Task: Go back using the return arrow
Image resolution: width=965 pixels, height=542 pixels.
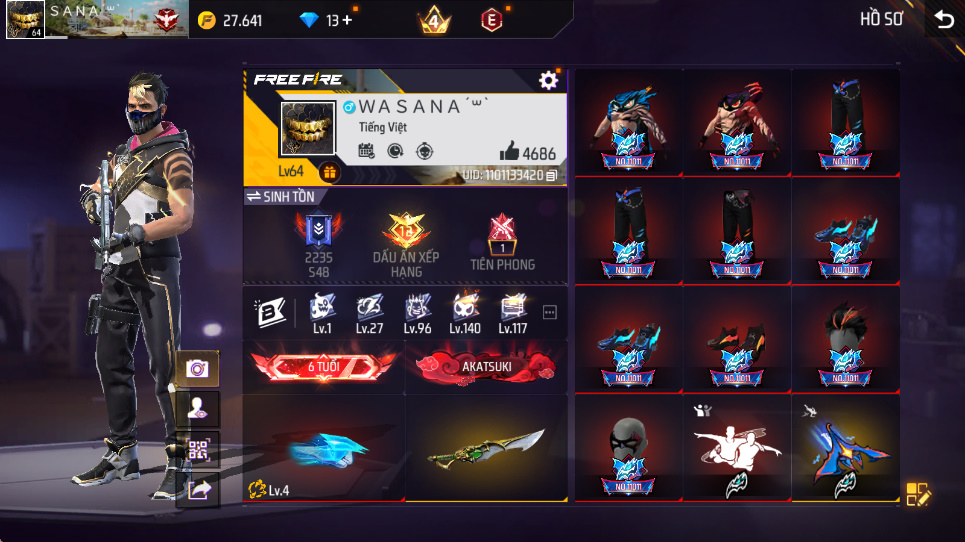Action: [943, 19]
